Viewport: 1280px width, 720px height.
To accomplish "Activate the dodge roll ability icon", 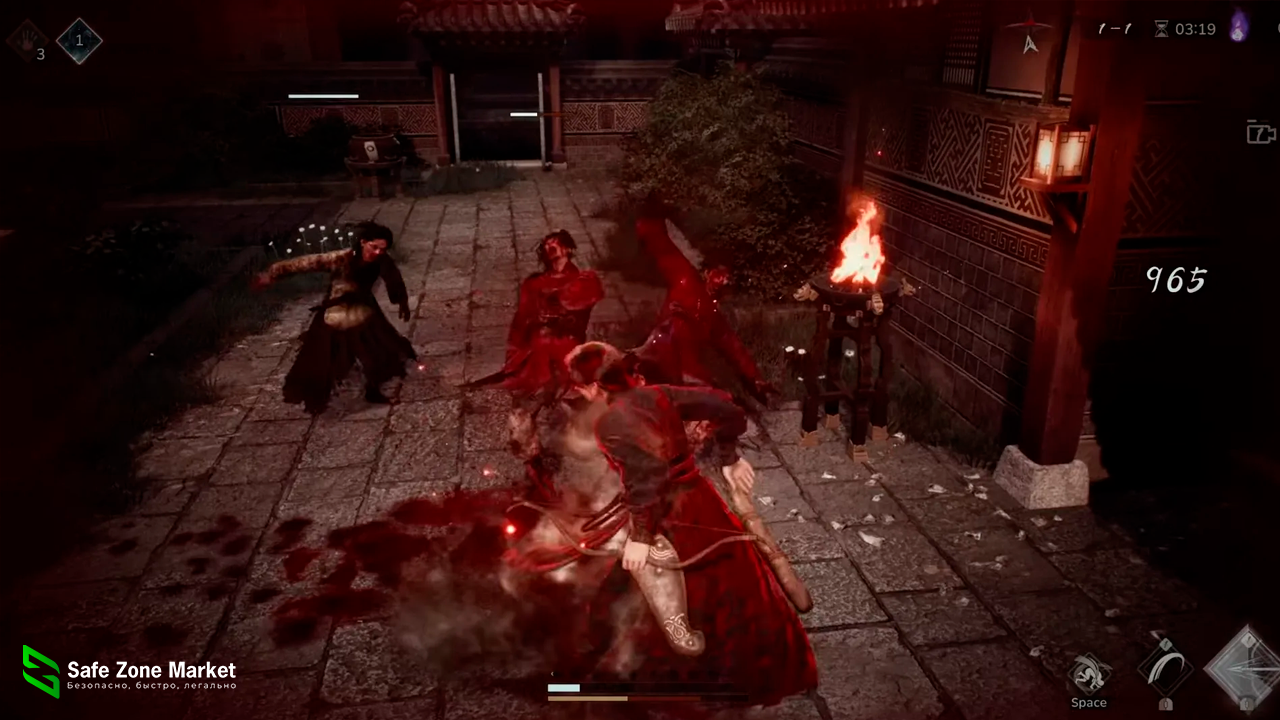I will pos(1089,674).
